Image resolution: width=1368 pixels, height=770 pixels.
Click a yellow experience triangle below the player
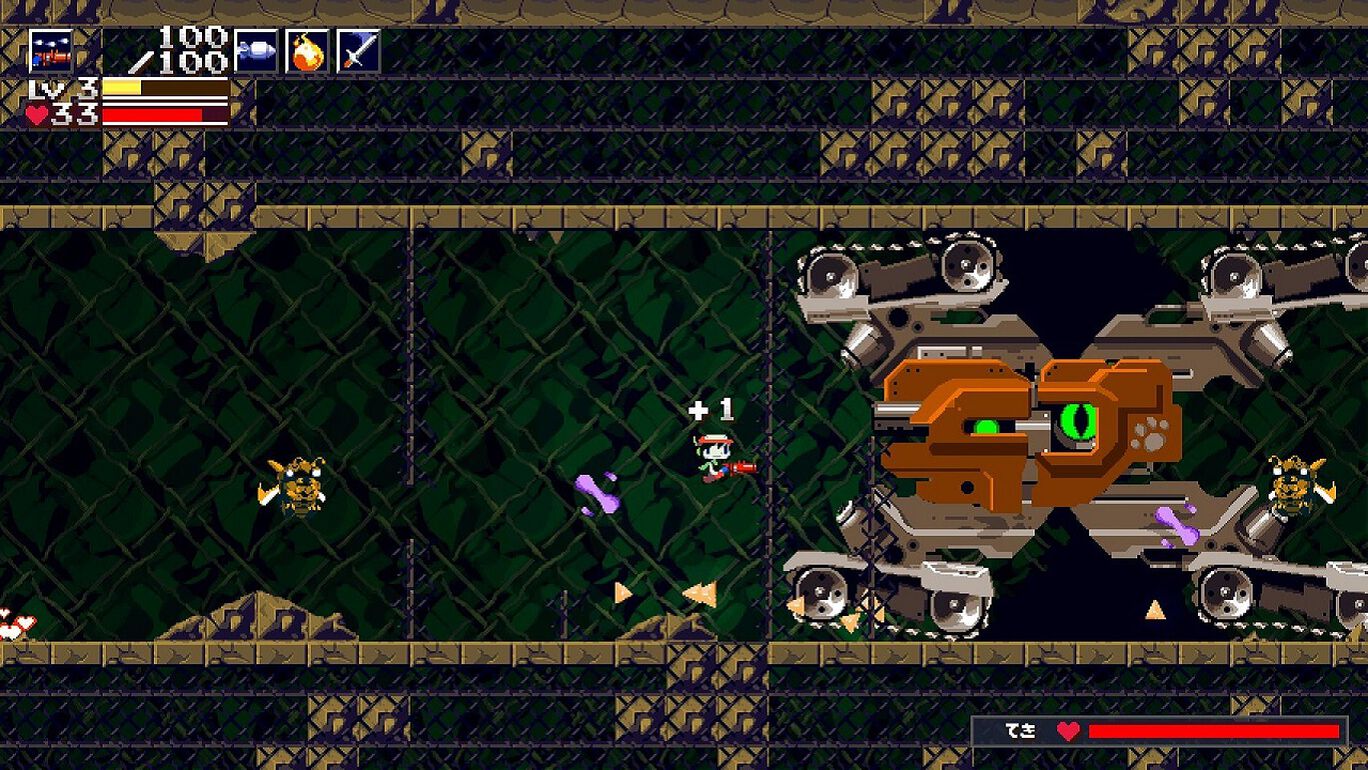pos(700,592)
